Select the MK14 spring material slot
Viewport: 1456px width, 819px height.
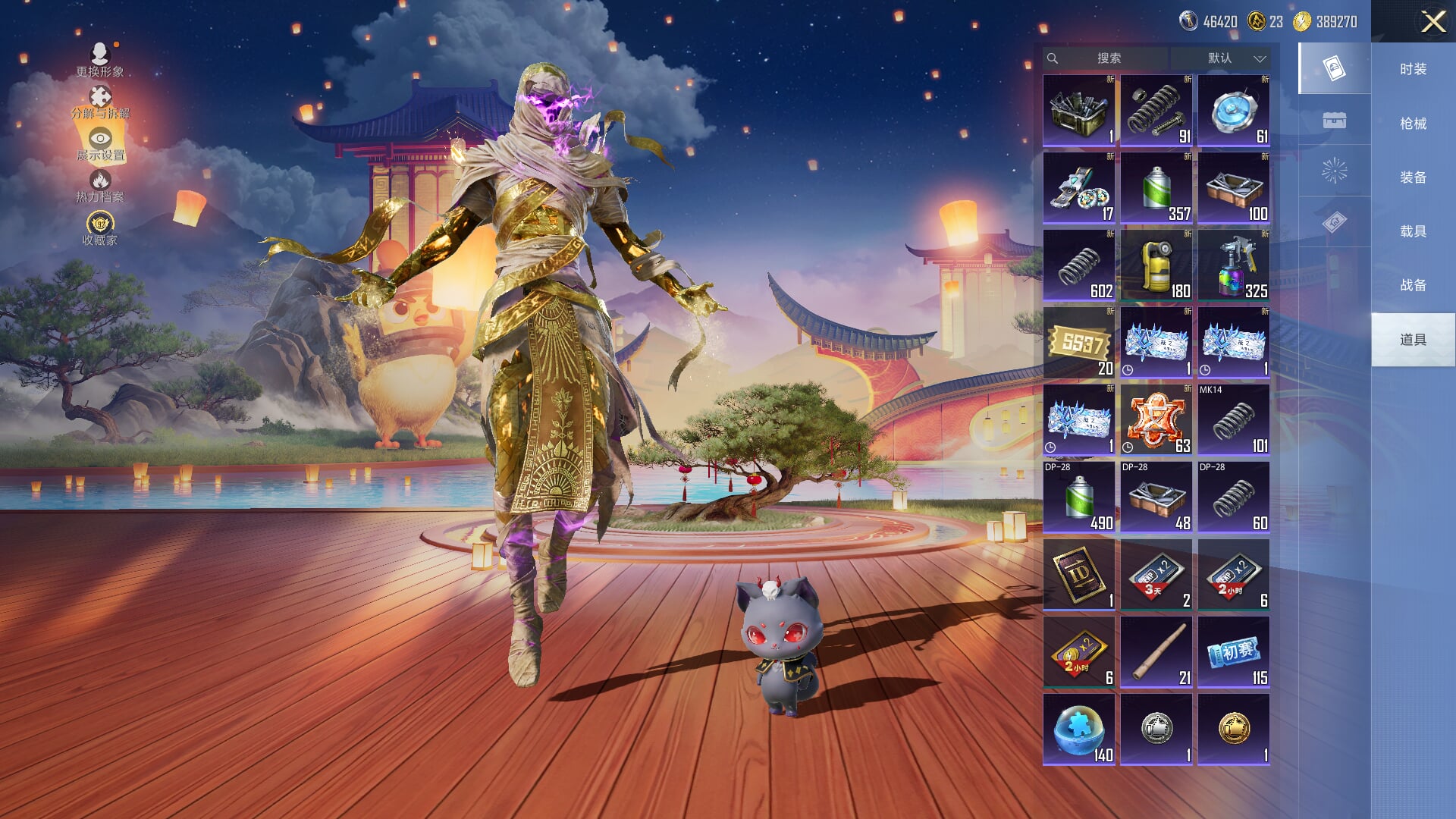(1234, 420)
